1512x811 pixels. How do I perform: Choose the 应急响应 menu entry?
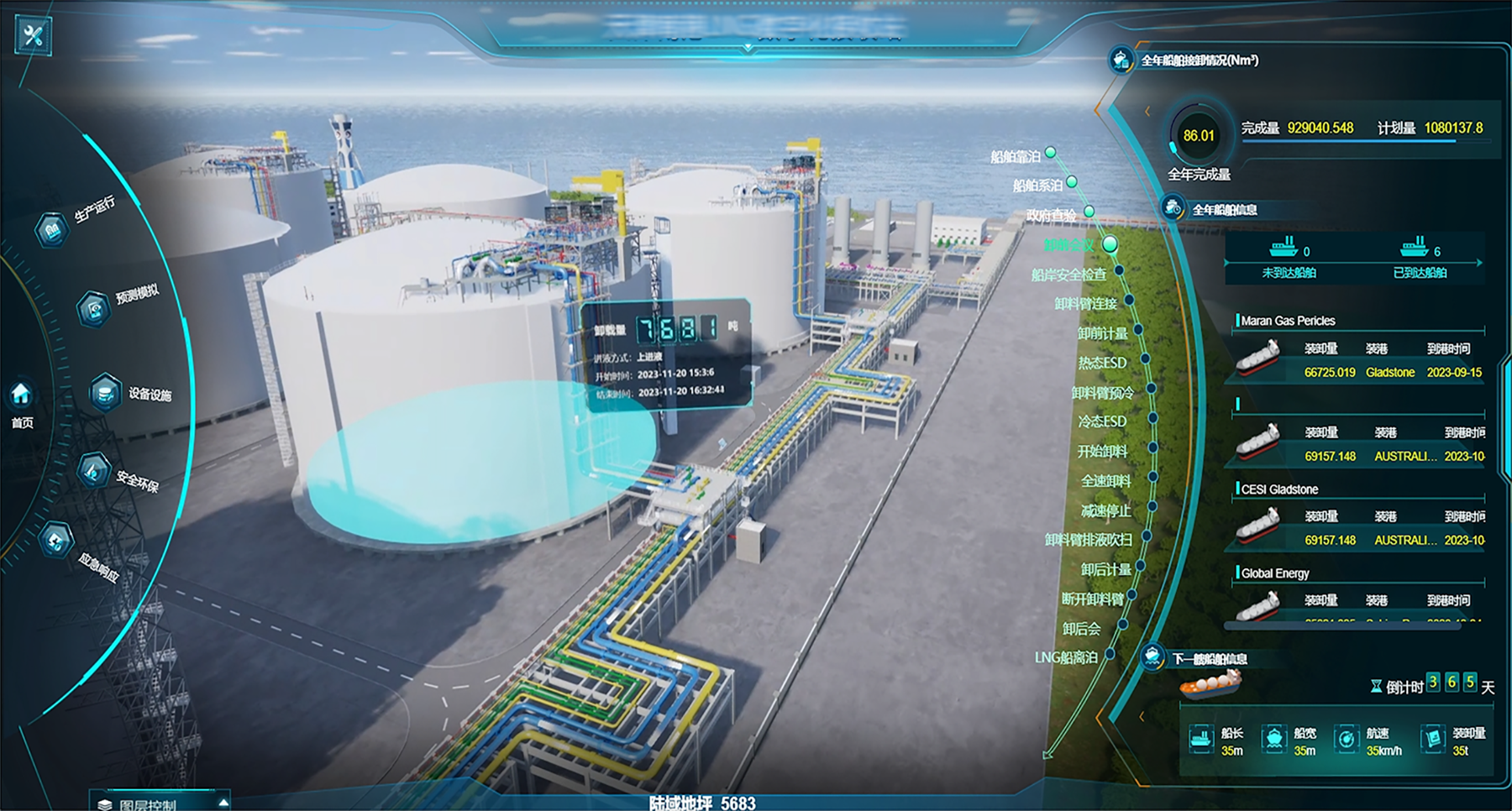[57, 542]
